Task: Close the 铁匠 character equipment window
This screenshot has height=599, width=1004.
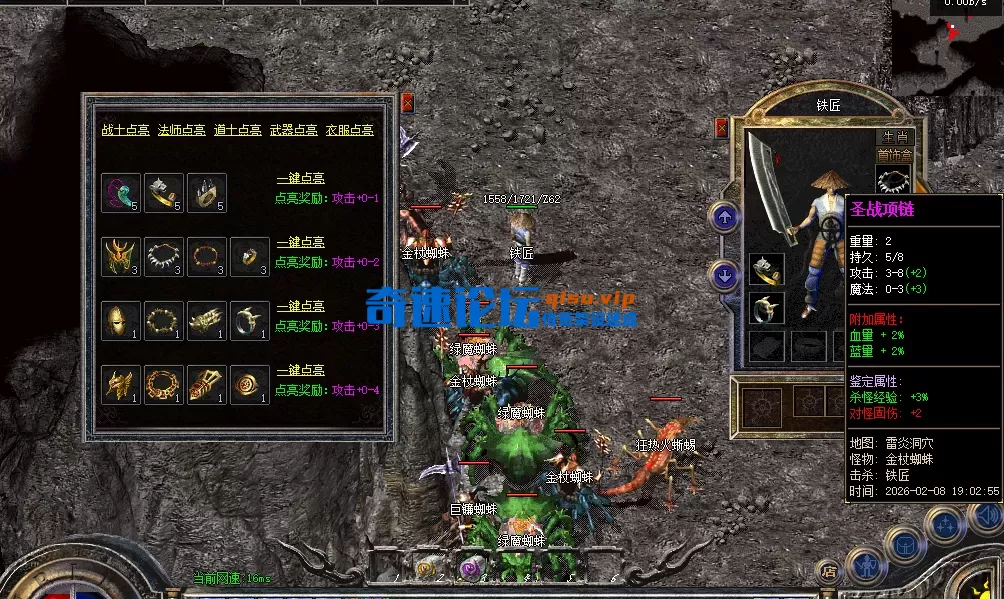Action: [x=722, y=128]
